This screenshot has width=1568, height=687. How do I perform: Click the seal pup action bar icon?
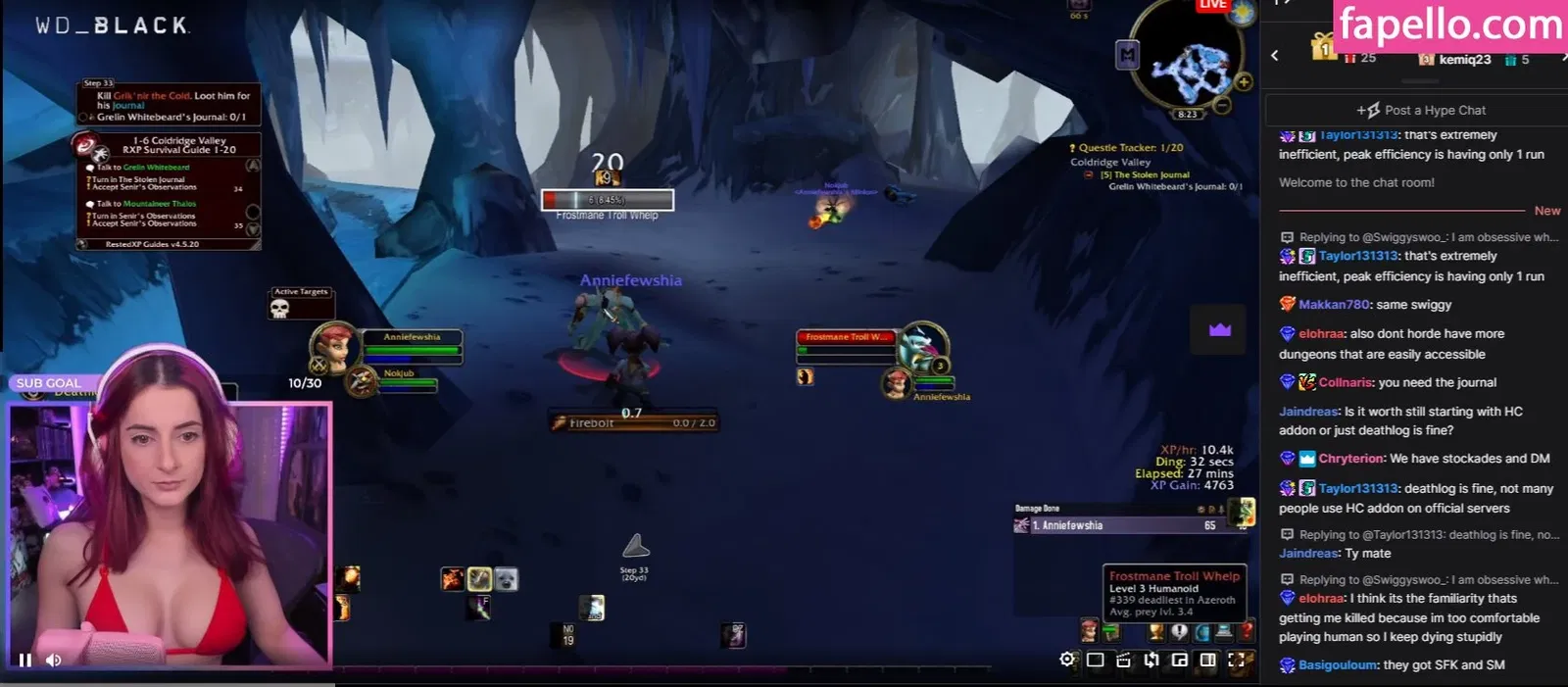coord(506,579)
